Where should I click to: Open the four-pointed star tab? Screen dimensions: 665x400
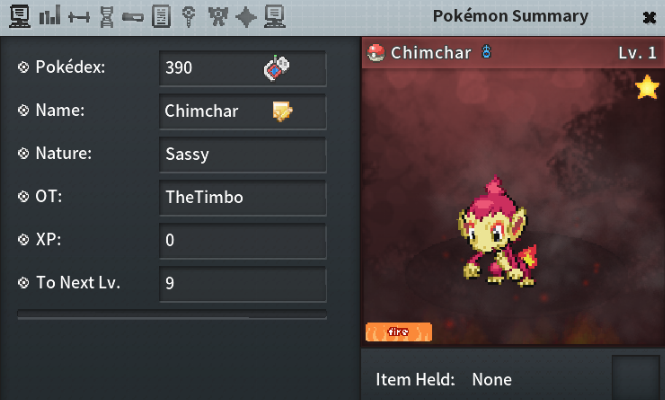click(x=246, y=16)
